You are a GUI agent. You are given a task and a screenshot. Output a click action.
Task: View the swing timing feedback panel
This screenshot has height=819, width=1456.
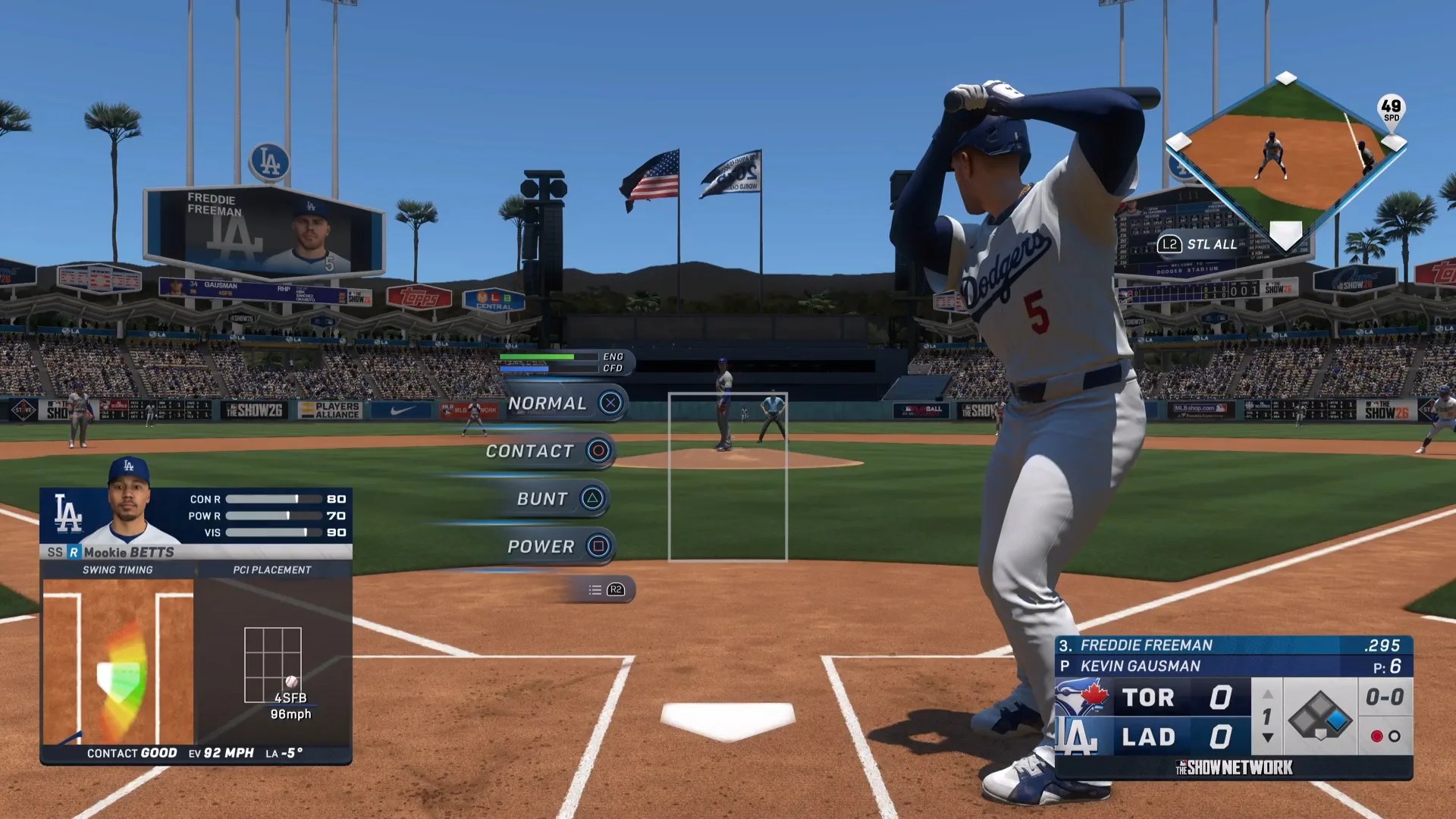pos(118,661)
